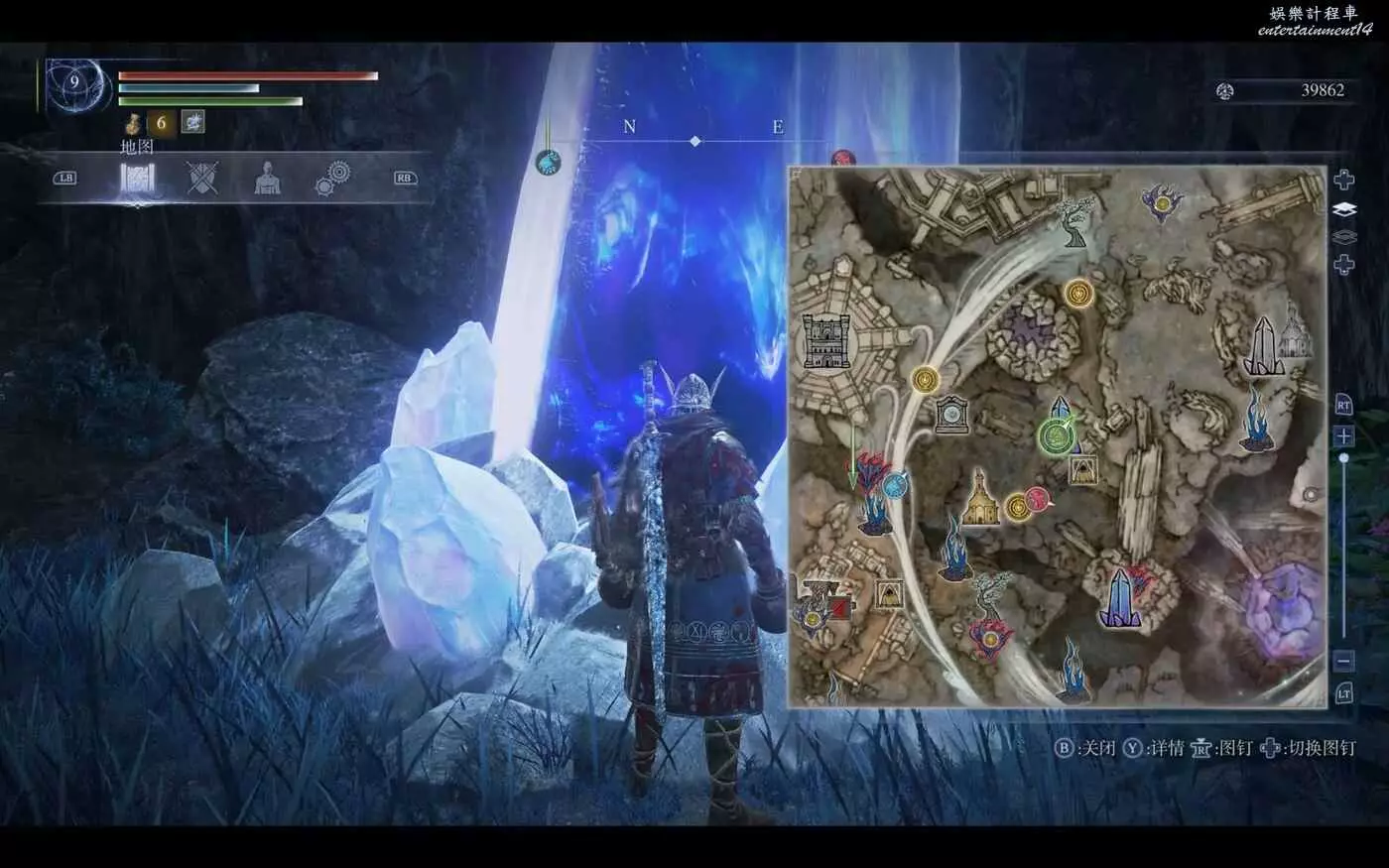Open the gears settings tab
This screenshot has width=1389, height=868.
332,180
